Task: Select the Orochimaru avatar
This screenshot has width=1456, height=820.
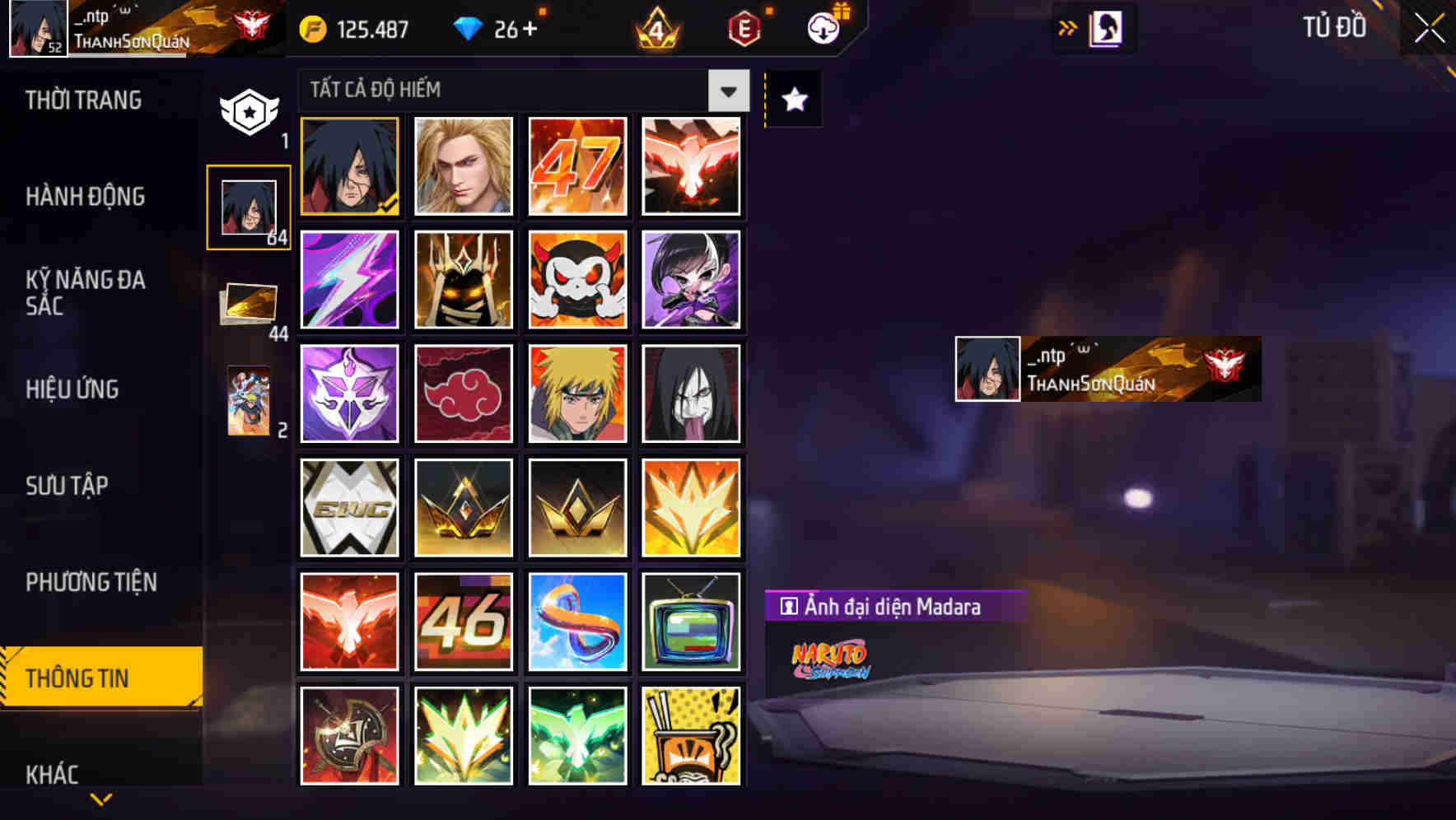Action: [692, 394]
